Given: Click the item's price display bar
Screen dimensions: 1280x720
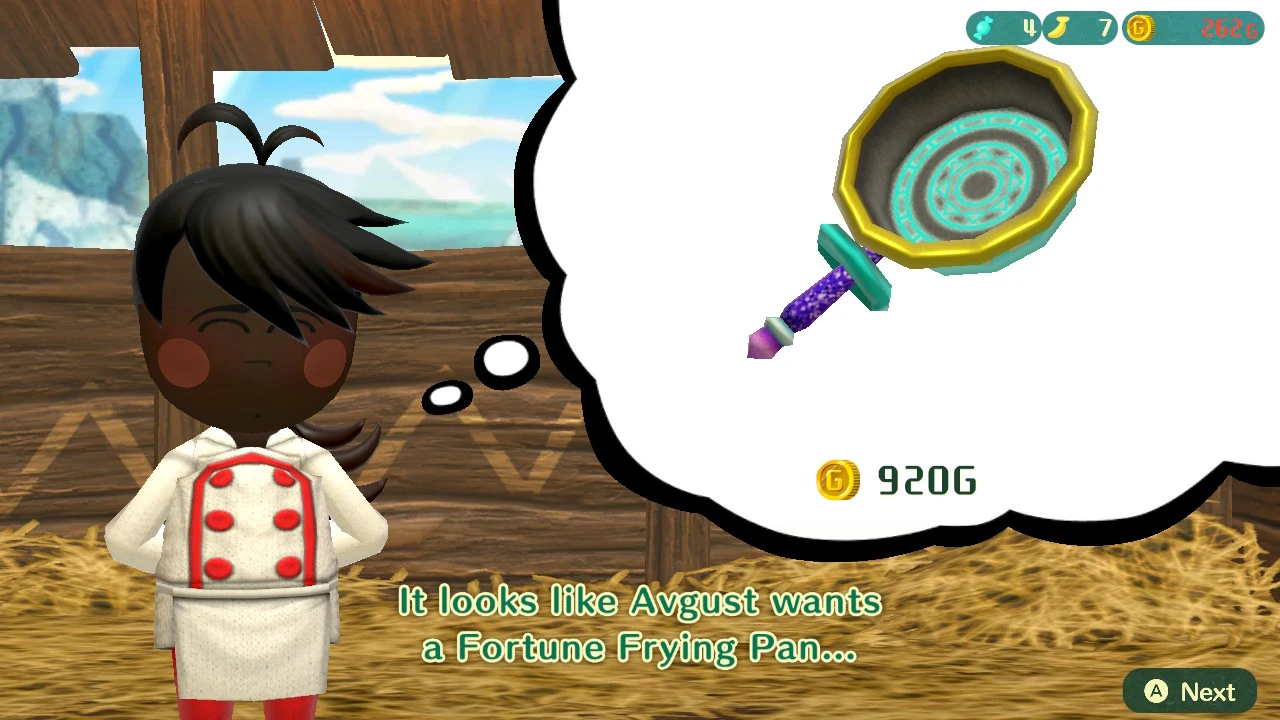Looking at the screenshot, I should [x=897, y=481].
